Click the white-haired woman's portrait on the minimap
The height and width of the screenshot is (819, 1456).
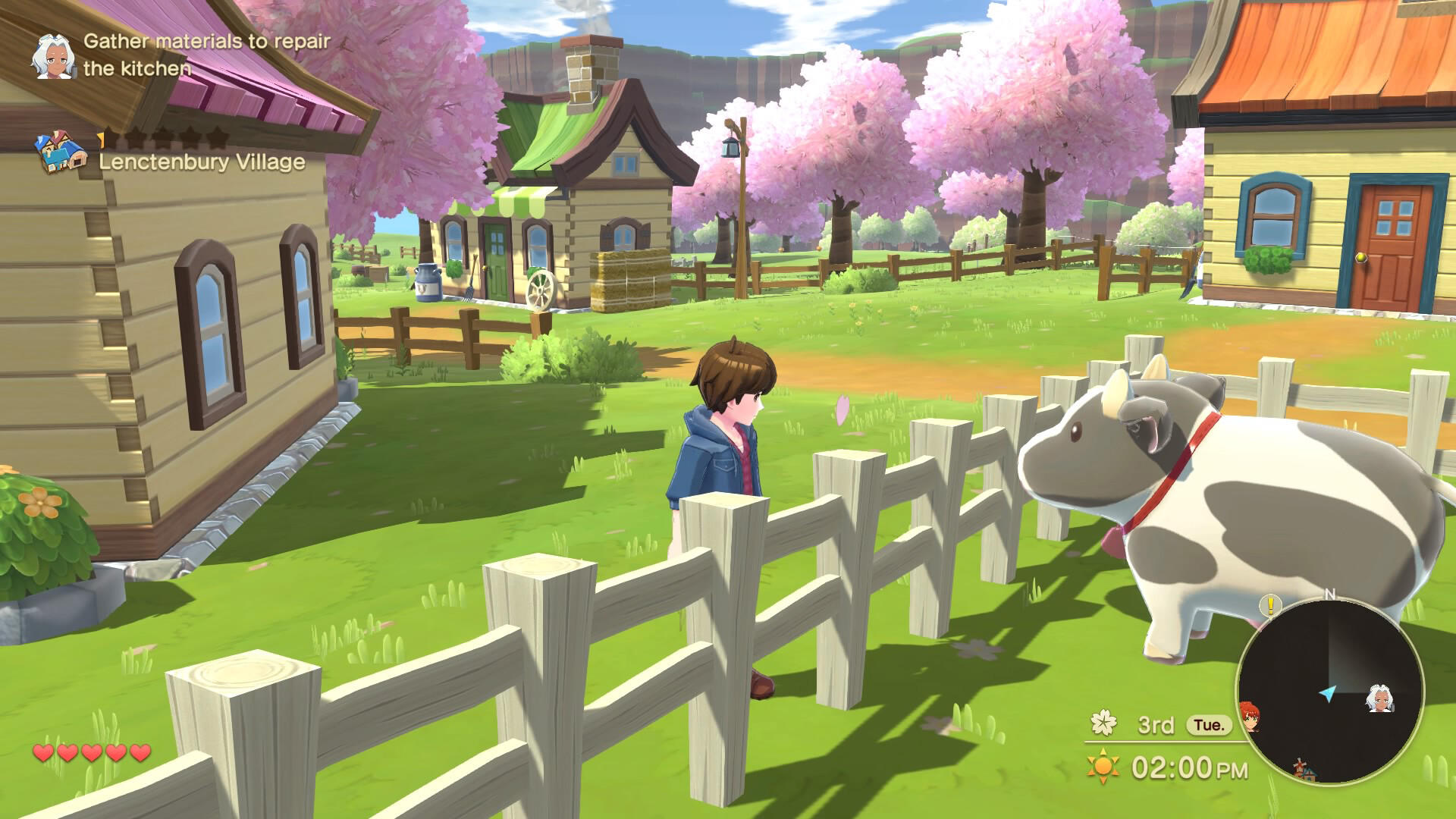coord(1381,700)
